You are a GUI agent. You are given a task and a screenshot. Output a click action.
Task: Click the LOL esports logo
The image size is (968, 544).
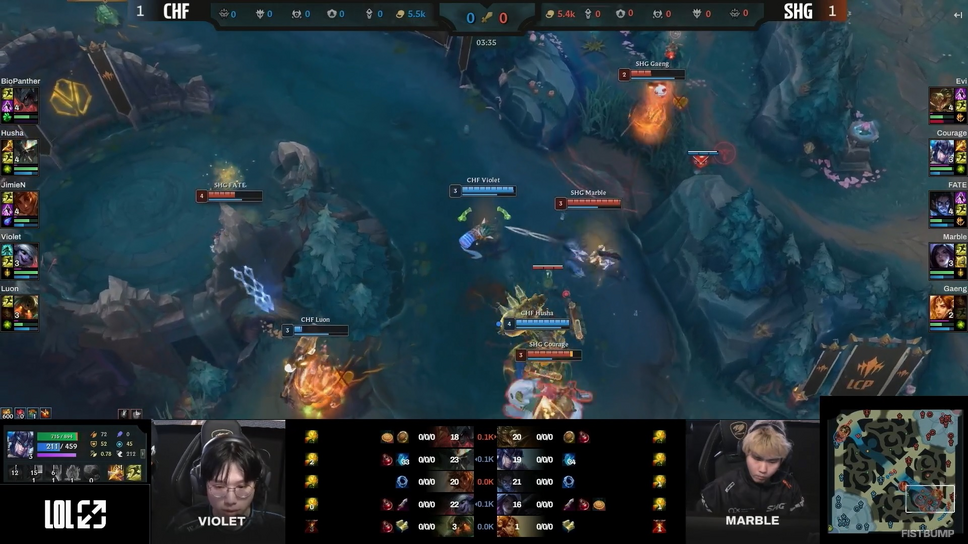[75, 514]
